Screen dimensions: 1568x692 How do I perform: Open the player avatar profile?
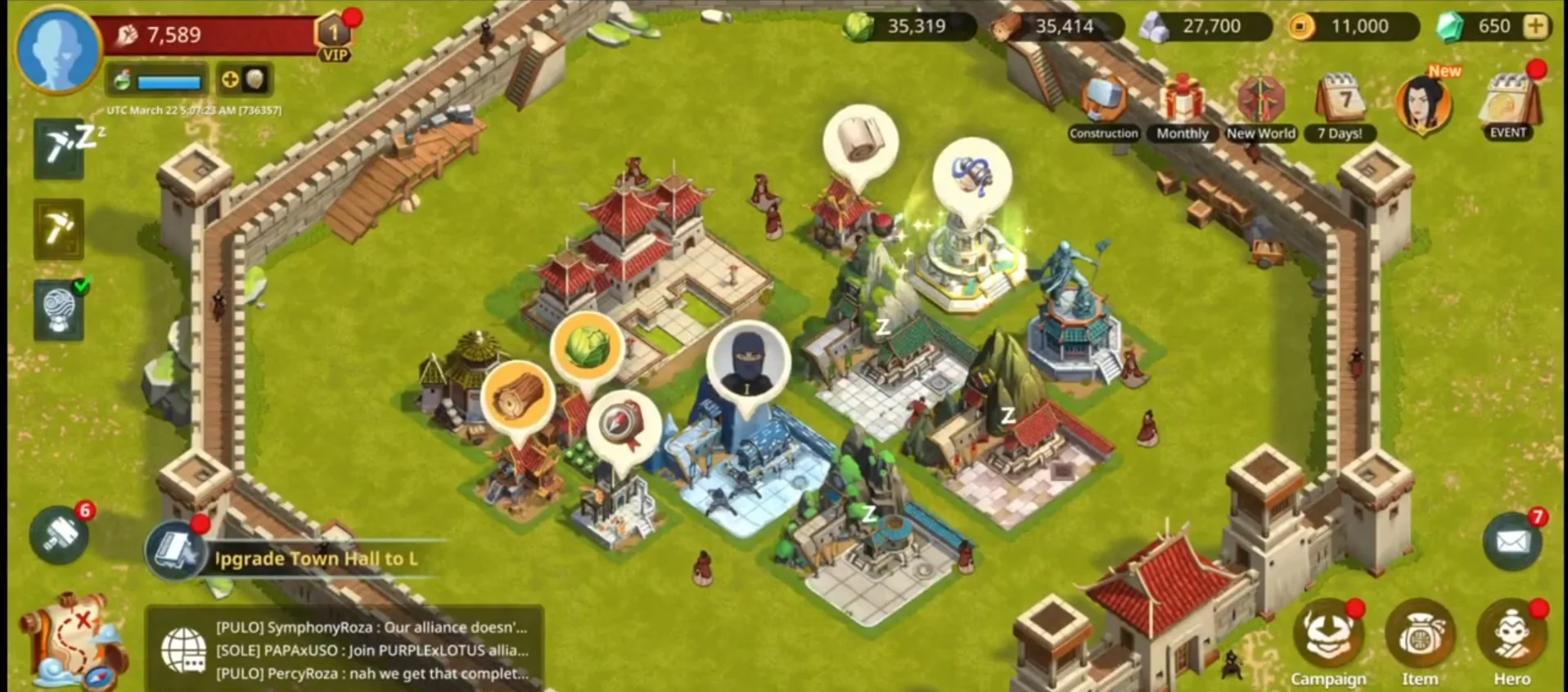[57, 49]
